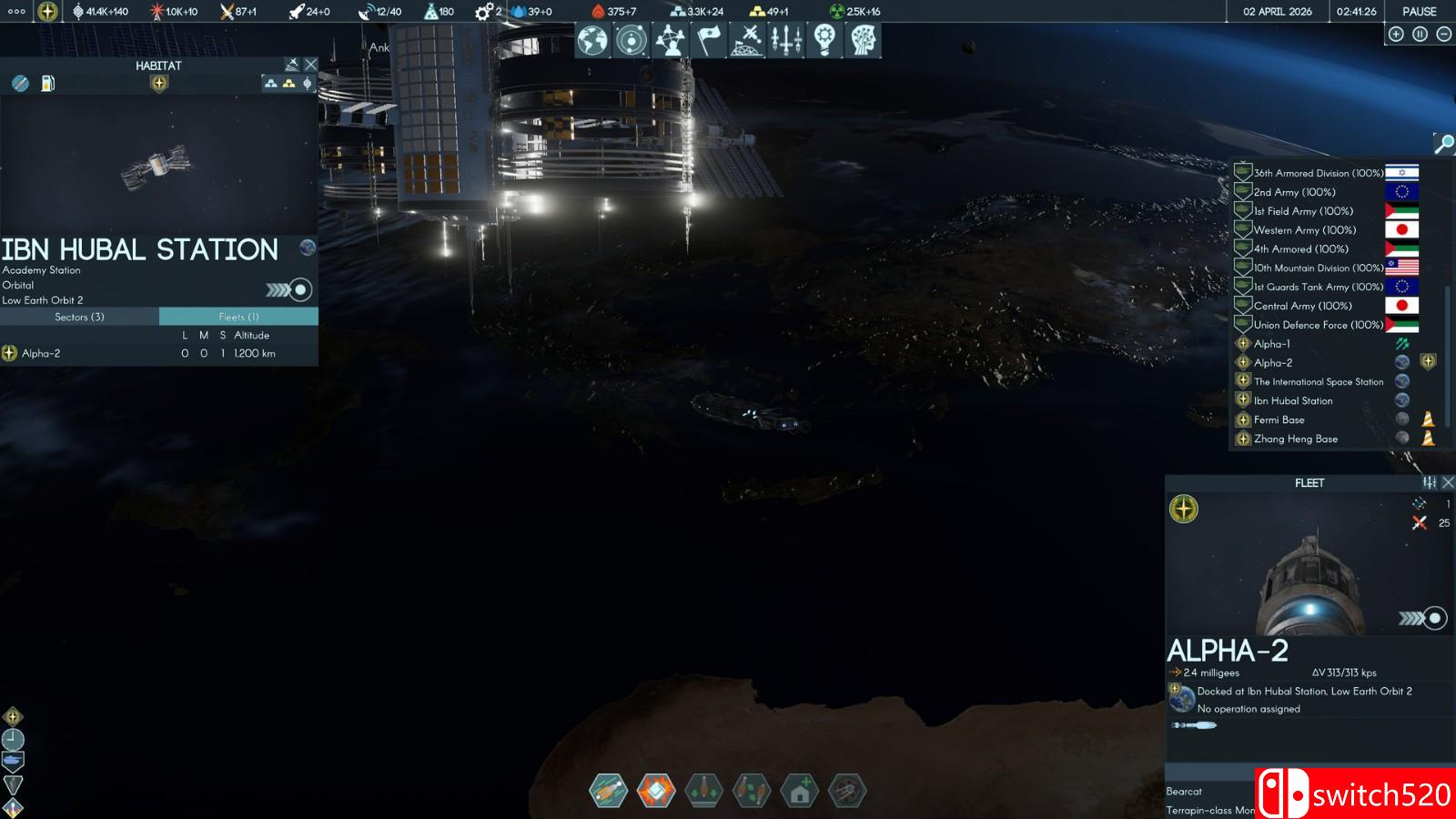The width and height of the screenshot is (1456, 819).
Task: Open the three-dot menu in top-left corner
Action: pyautogui.click(x=16, y=12)
